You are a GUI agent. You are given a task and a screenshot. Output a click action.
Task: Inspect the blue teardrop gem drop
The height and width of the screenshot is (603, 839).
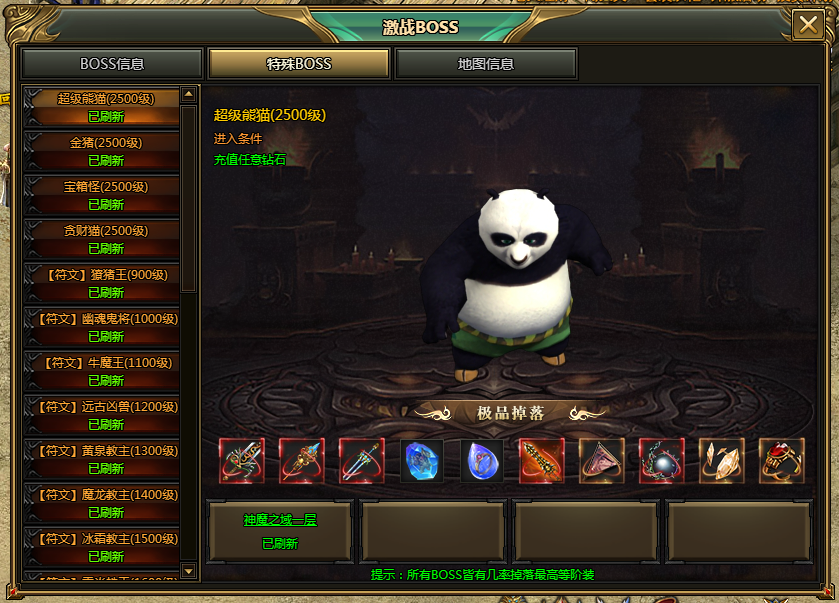[x=482, y=461]
